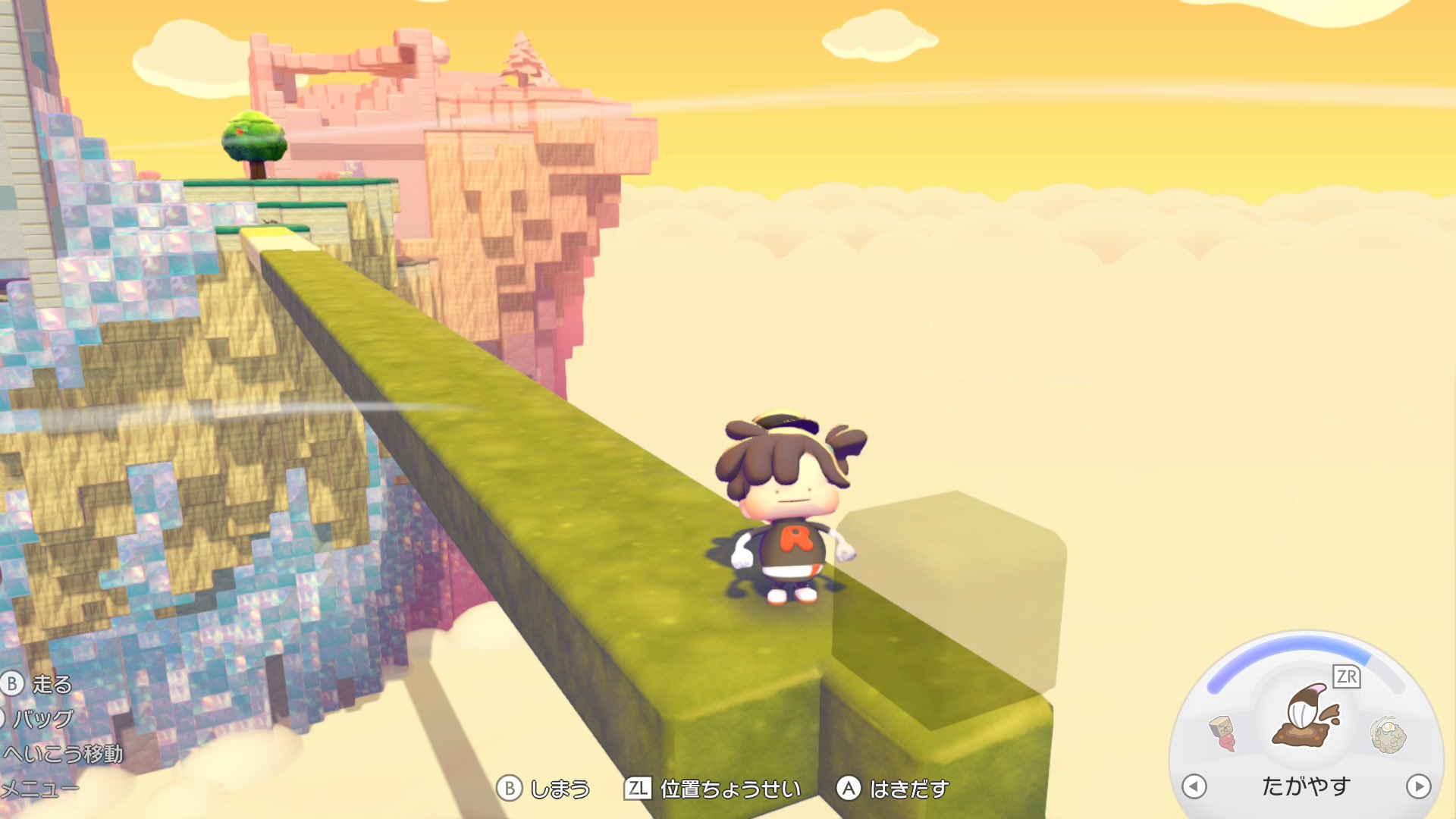
Task: Select the pink worm and block ability
Action: [1222, 733]
